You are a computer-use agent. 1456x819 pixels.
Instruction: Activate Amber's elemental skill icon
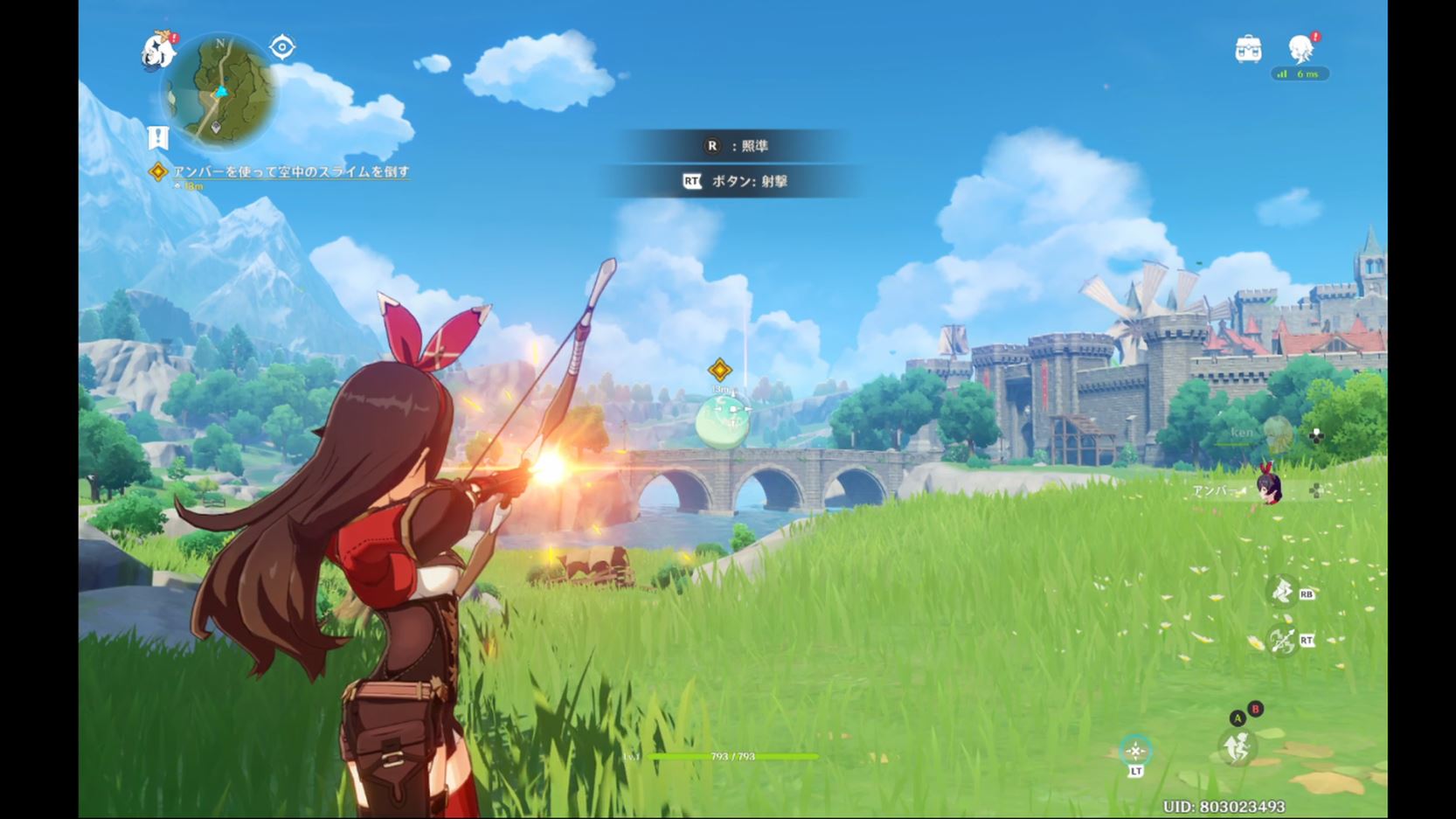(1282, 592)
